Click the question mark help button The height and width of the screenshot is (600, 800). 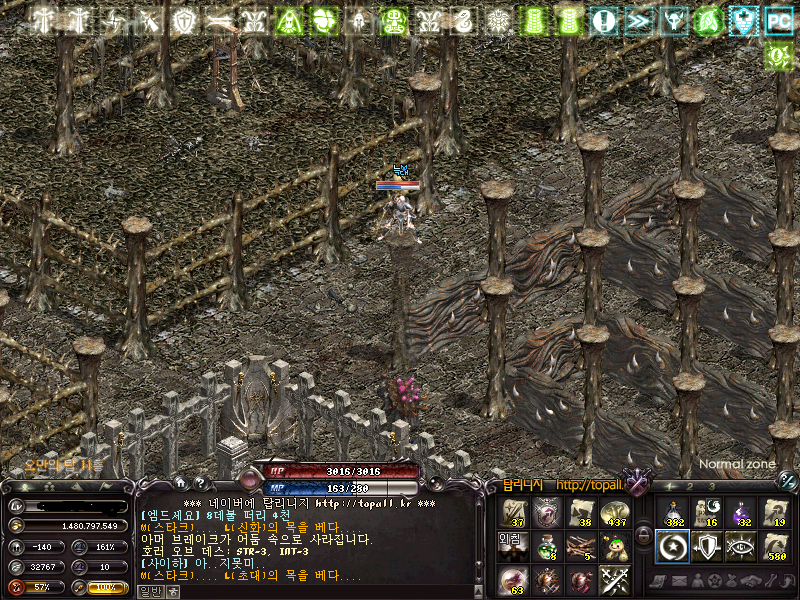point(198,481)
